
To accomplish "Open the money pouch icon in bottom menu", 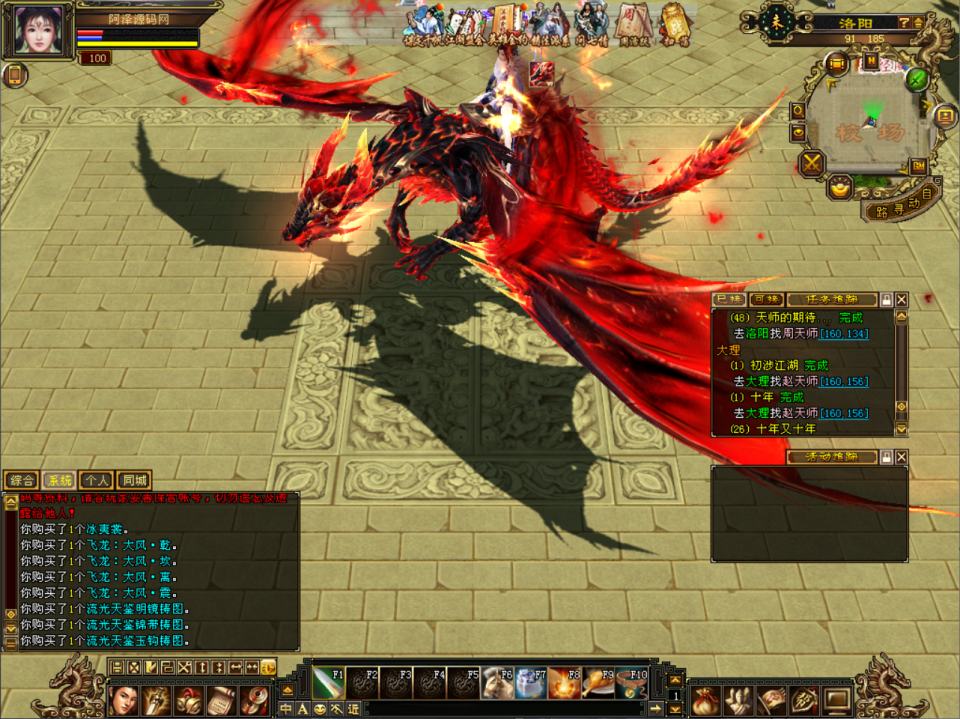I will (x=707, y=698).
